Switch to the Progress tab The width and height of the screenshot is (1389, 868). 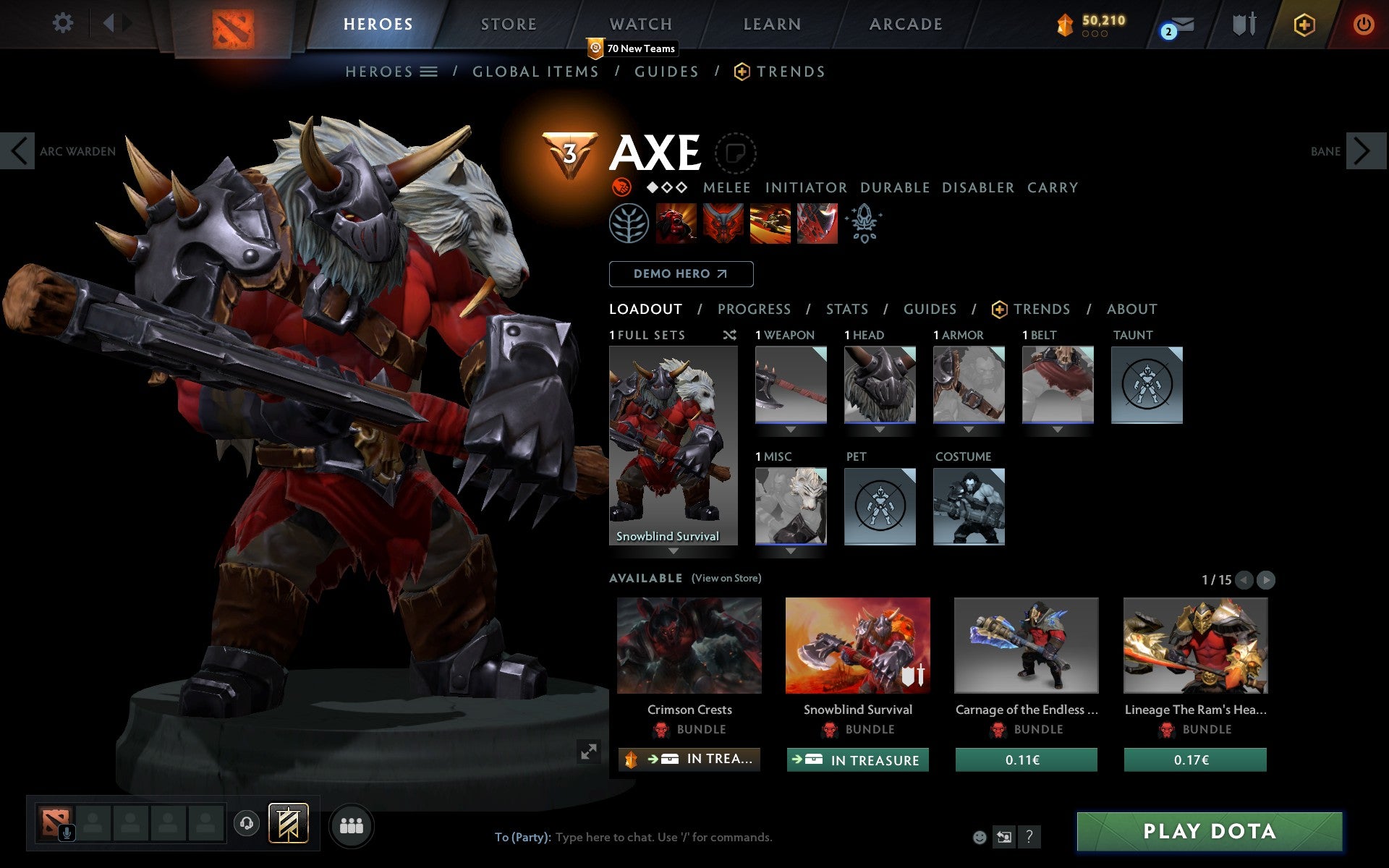click(x=754, y=309)
